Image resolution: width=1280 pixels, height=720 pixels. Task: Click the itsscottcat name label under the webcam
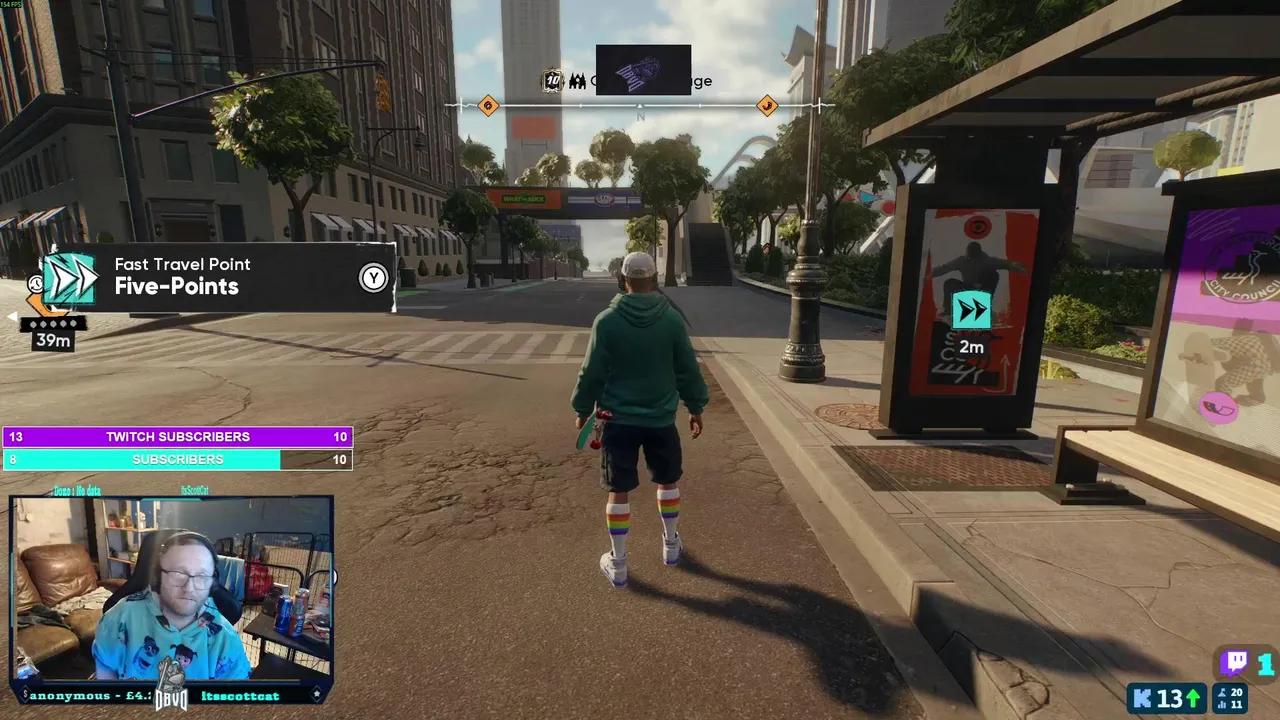pyautogui.click(x=240, y=696)
